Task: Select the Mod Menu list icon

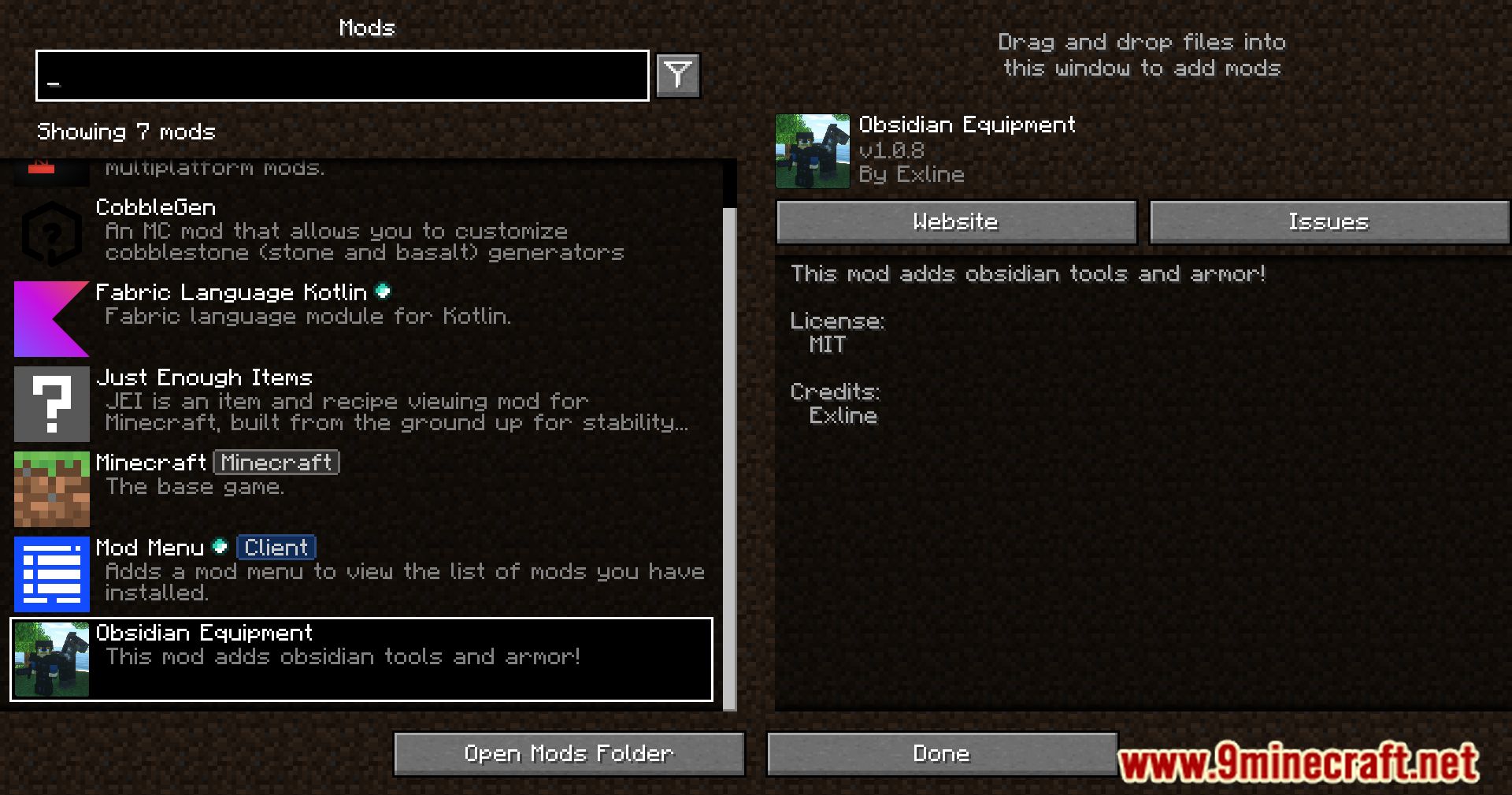Action: click(x=50, y=574)
